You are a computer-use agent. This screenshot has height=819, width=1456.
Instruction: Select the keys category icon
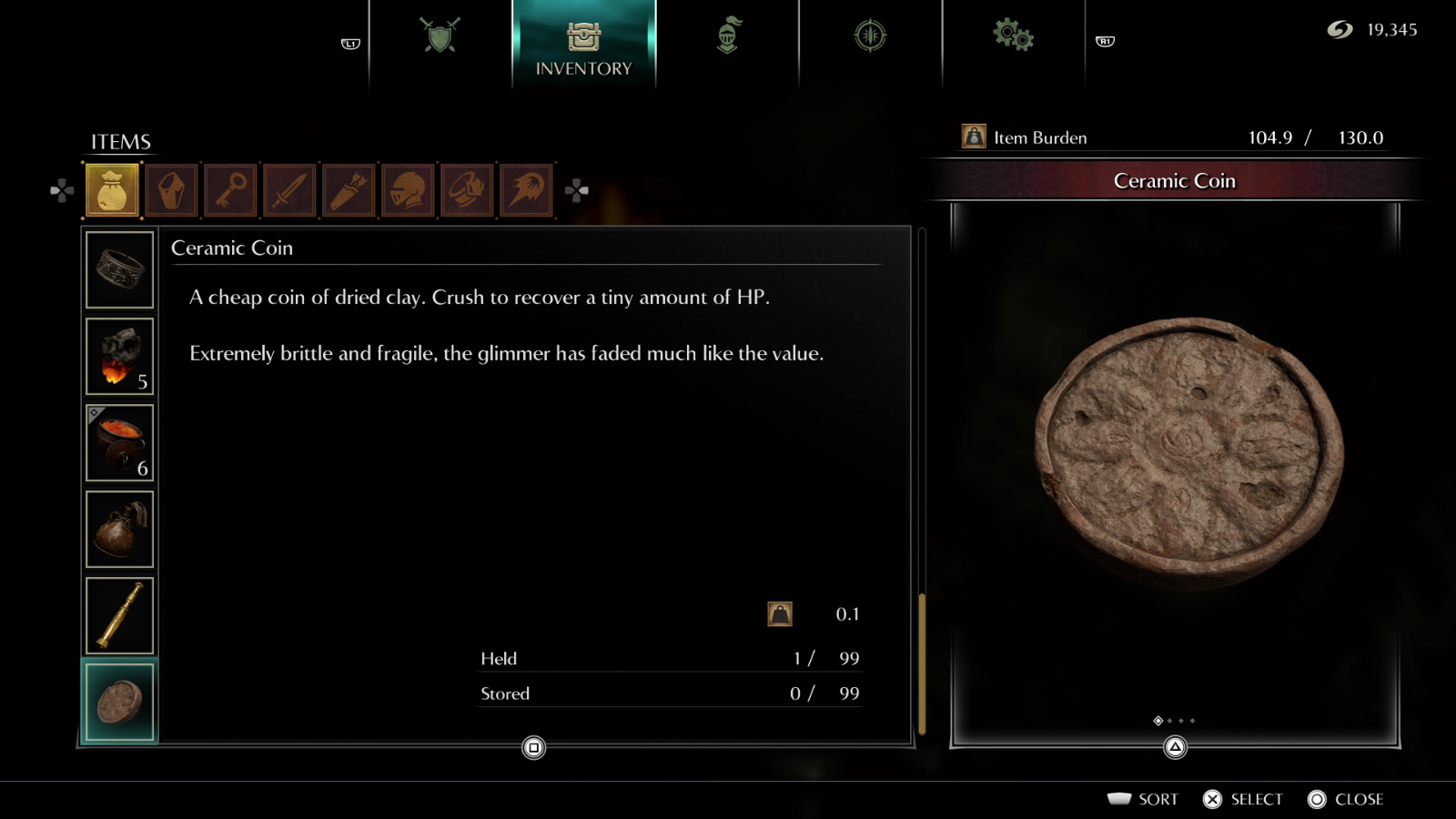230,189
